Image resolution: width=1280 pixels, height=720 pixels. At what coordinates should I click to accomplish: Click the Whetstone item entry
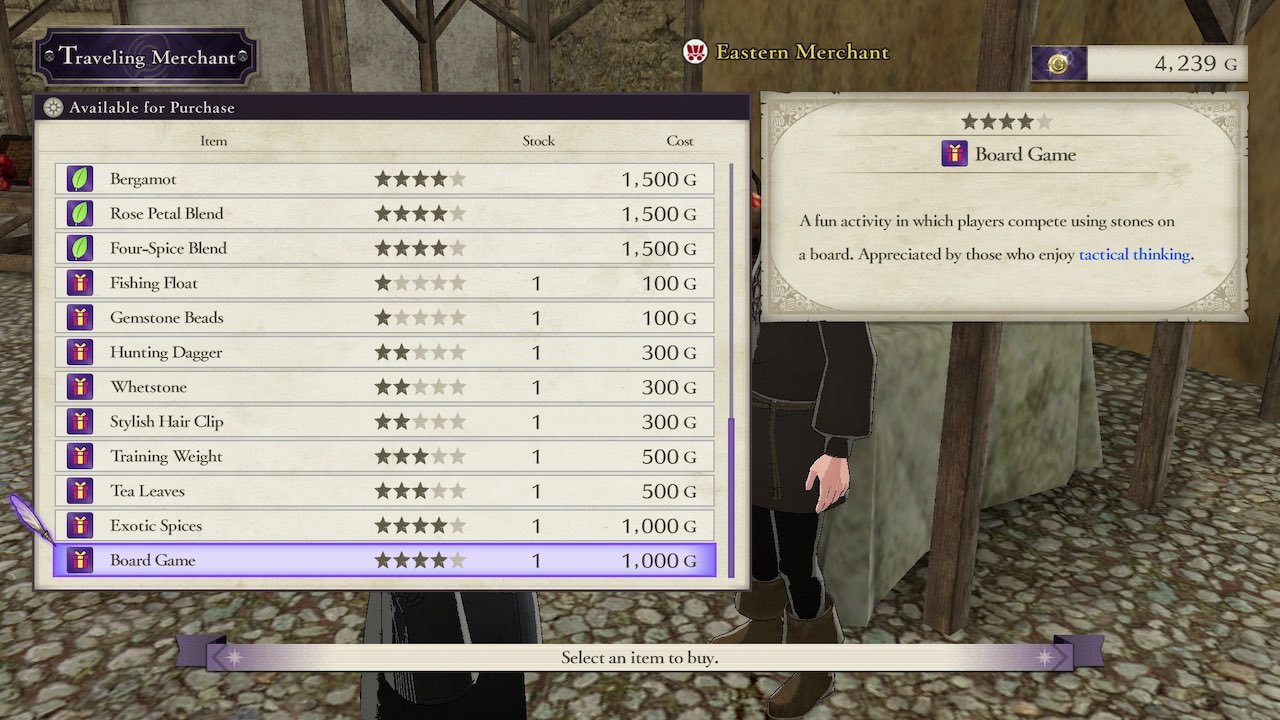tap(384, 387)
